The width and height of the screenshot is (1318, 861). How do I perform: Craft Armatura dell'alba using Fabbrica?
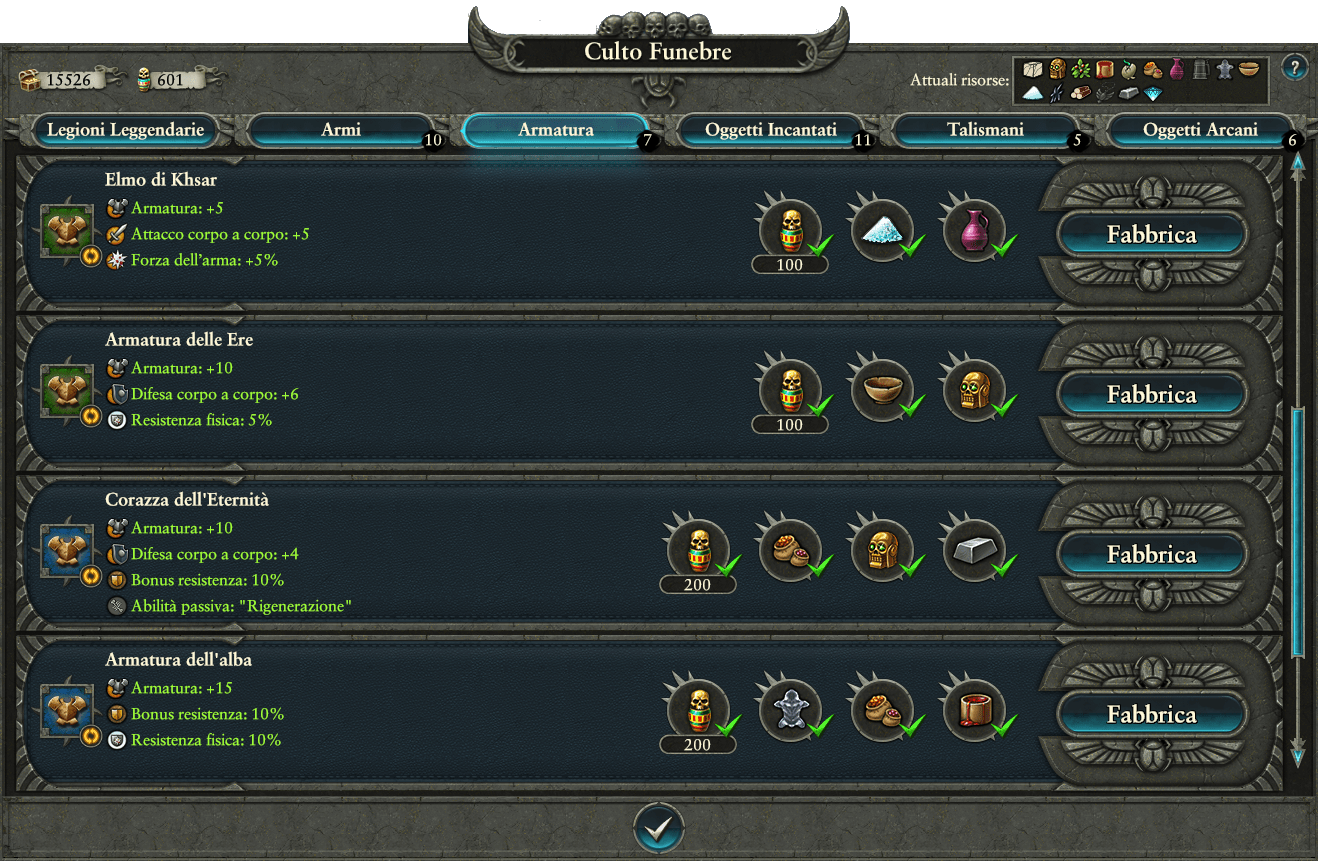pos(1151,715)
